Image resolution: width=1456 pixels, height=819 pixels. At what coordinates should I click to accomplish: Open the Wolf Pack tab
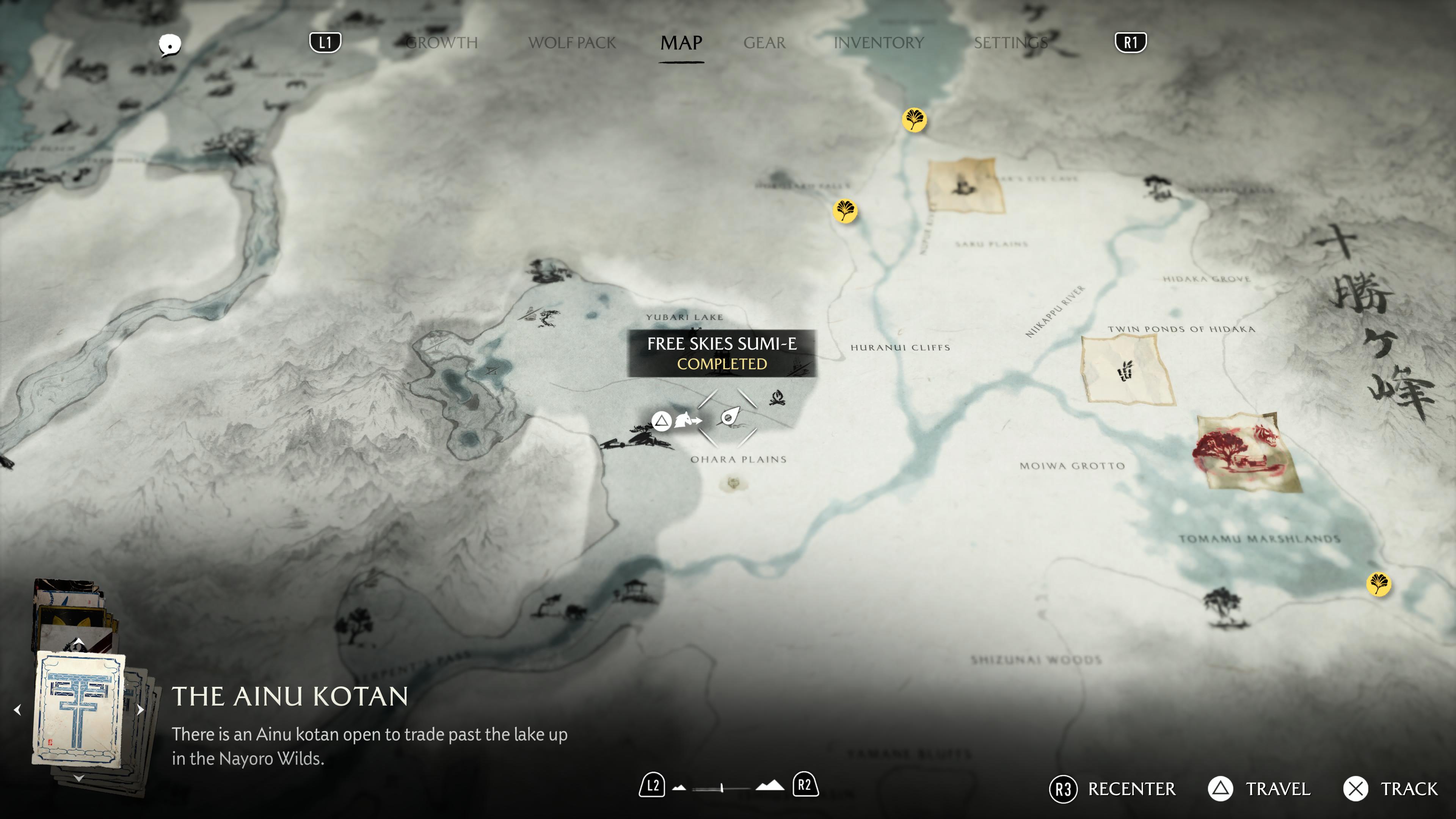[x=571, y=42]
